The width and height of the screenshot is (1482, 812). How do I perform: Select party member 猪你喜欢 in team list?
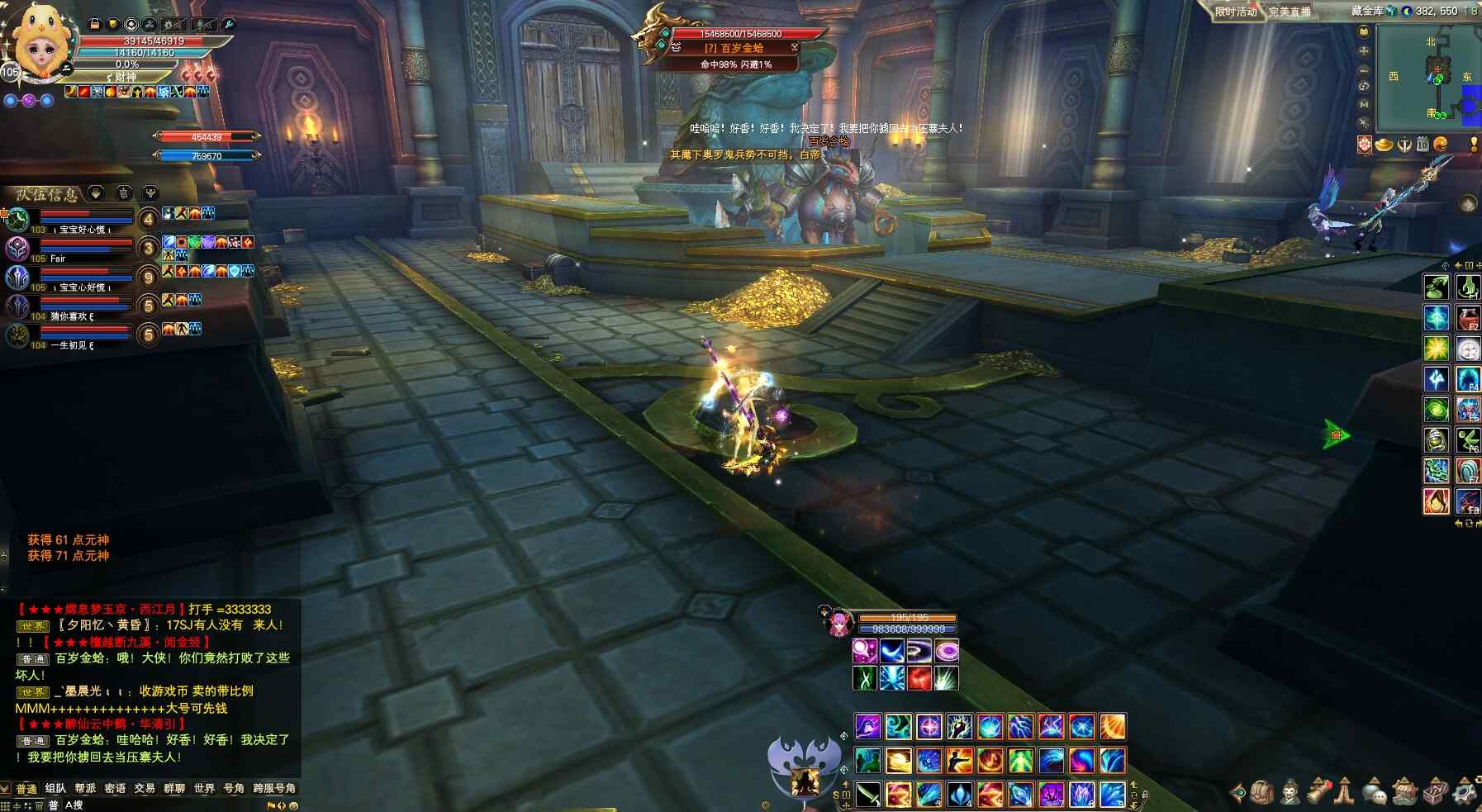[18, 306]
